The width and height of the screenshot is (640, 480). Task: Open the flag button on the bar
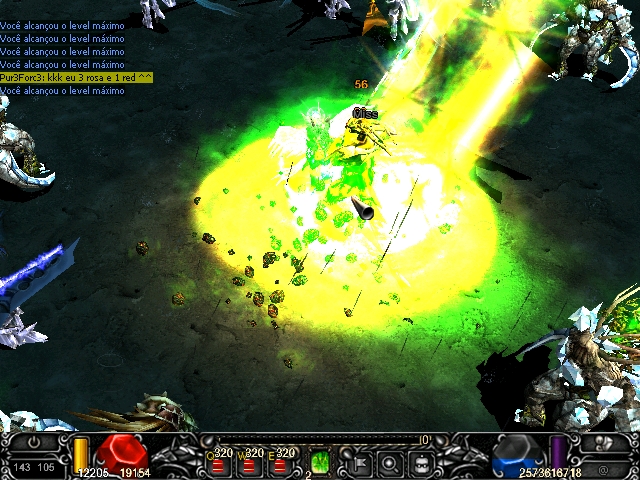click(x=357, y=463)
